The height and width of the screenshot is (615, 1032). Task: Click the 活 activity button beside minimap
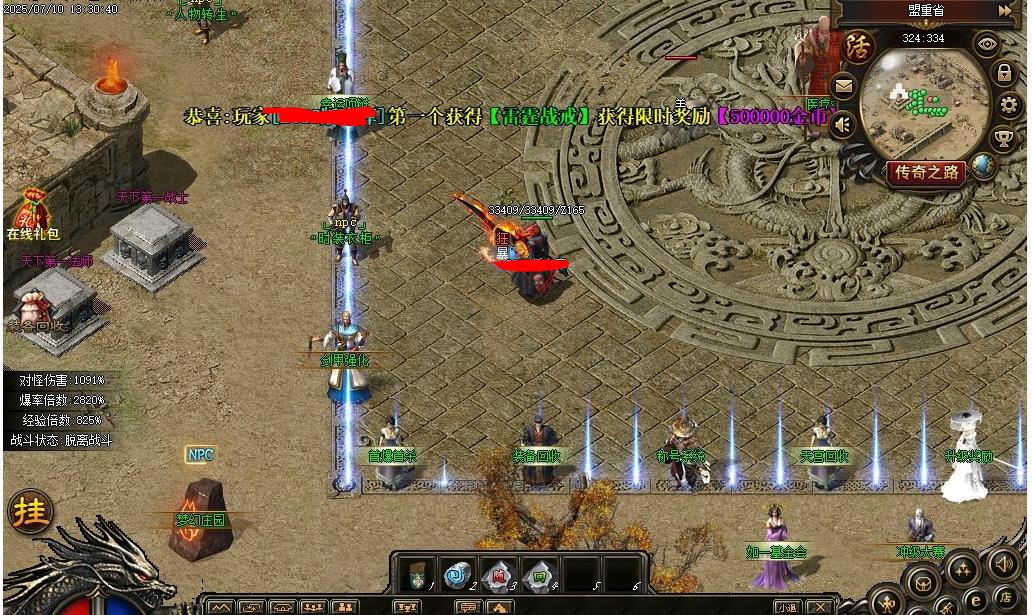(x=857, y=47)
